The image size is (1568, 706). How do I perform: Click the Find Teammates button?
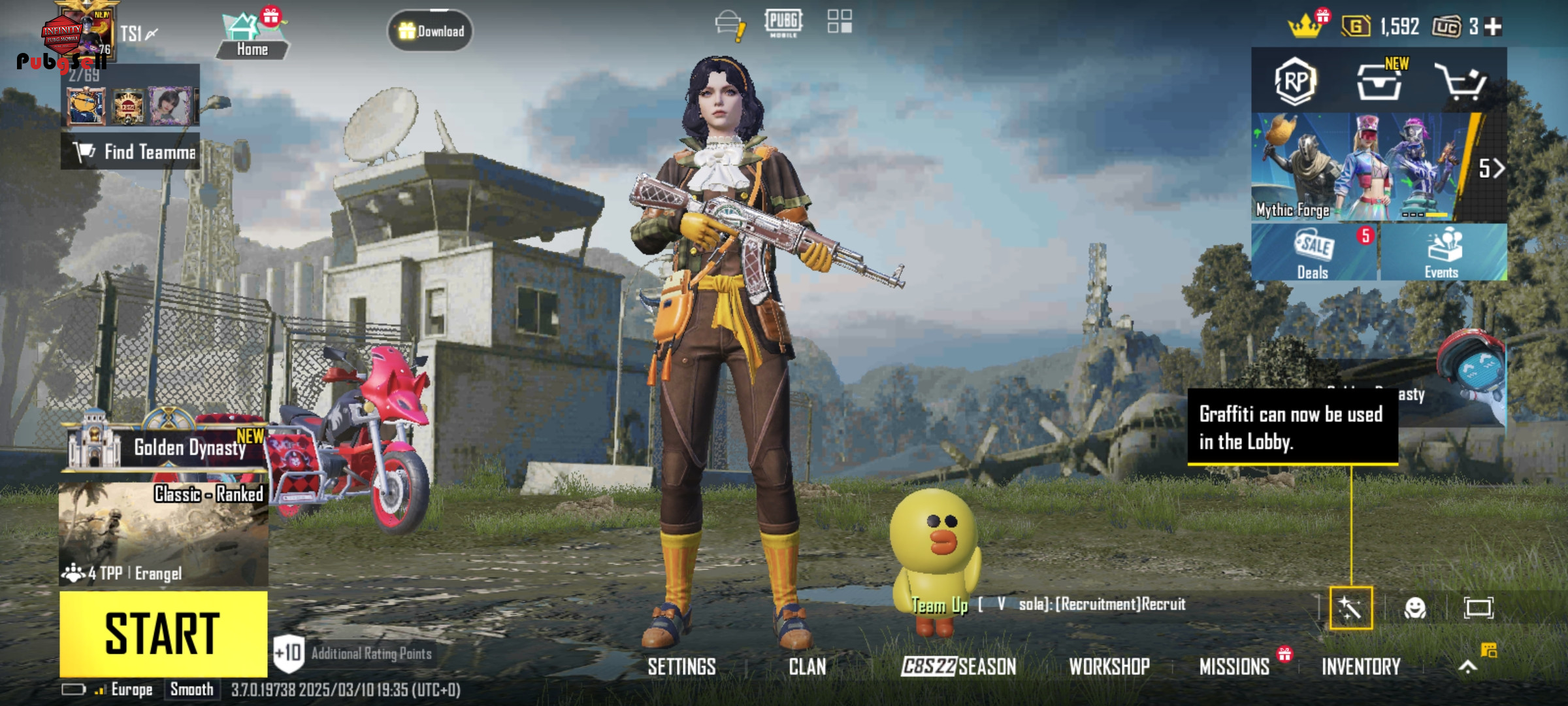click(x=131, y=152)
